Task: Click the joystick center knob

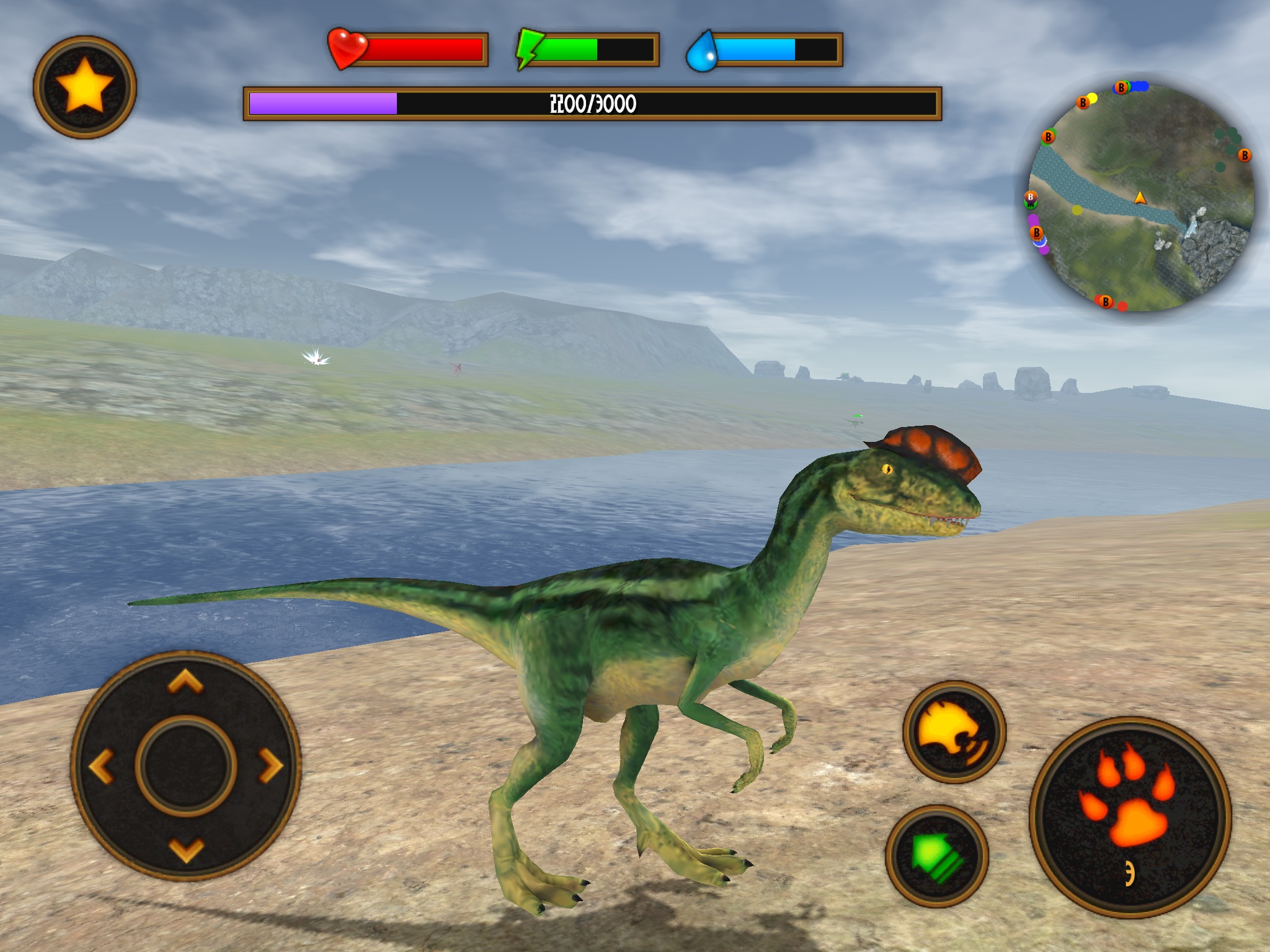Action: [186, 766]
